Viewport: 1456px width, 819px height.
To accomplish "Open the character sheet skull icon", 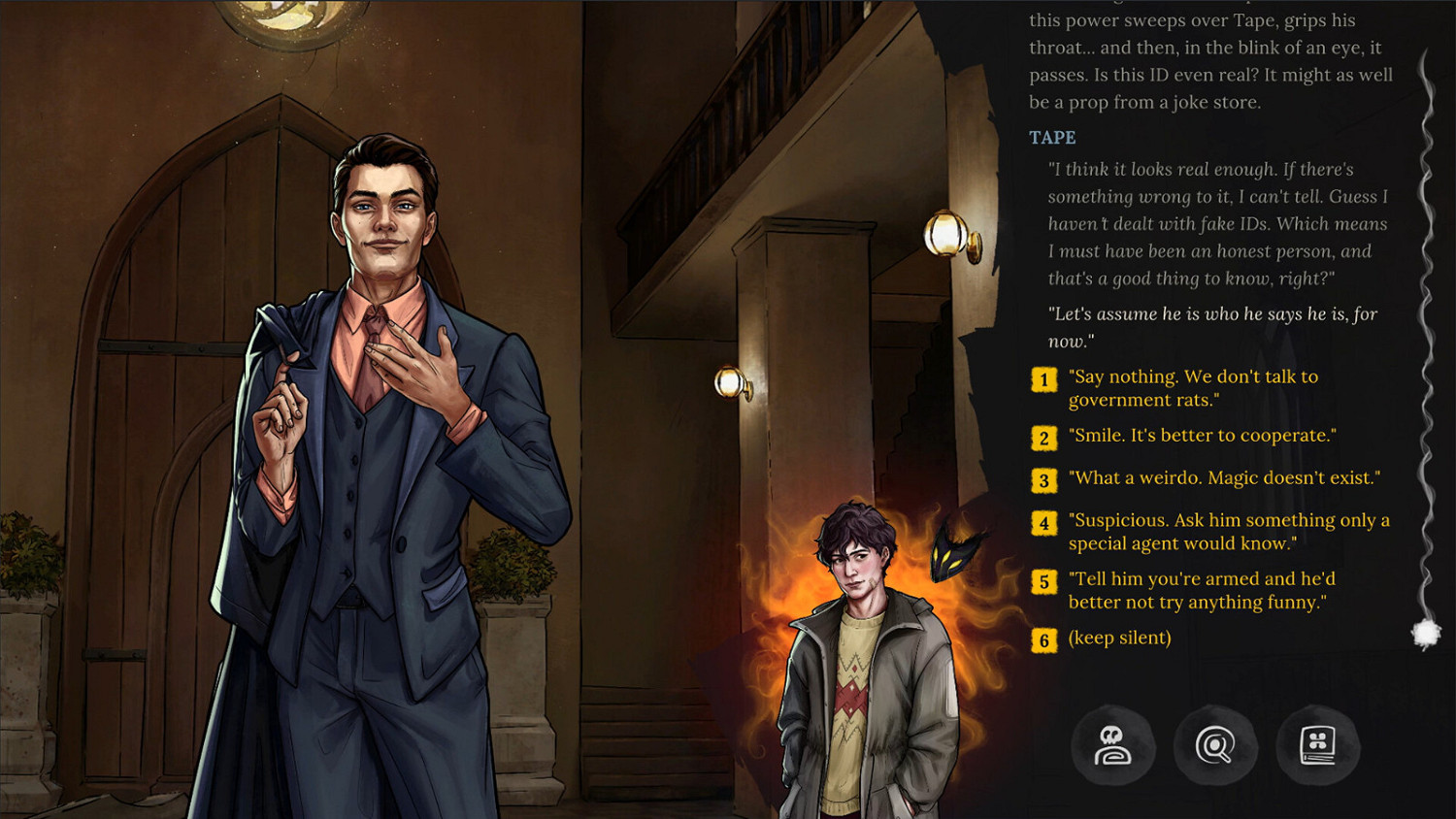I will 1114,746.
